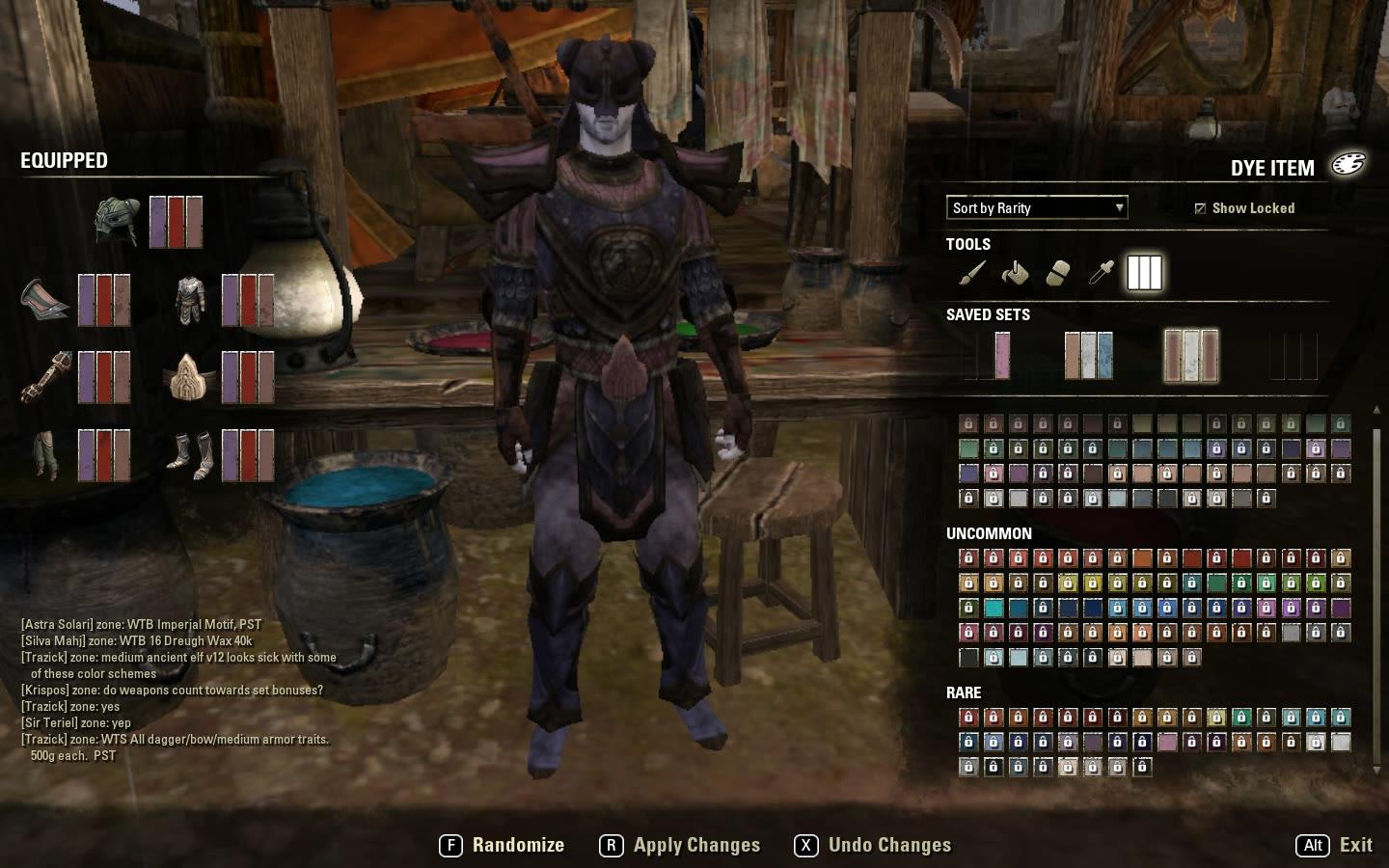Select the Saved Set apply tool
The width and height of the screenshot is (1389, 868).
pos(1144,273)
